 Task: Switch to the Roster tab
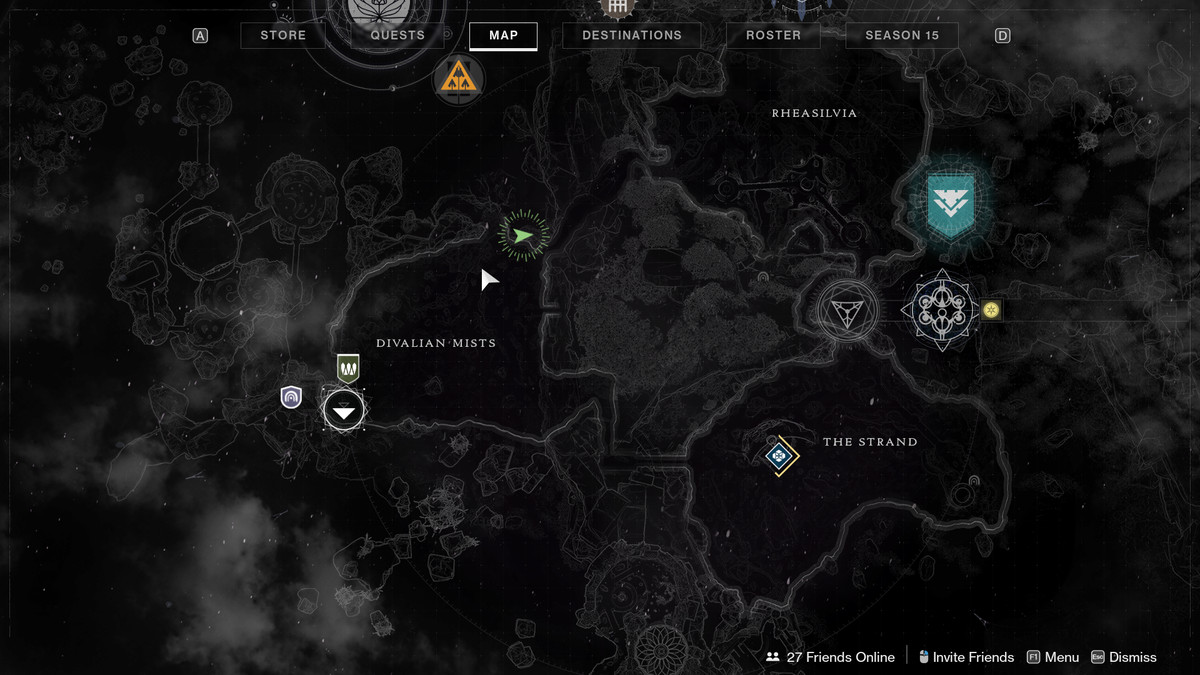[773, 36]
